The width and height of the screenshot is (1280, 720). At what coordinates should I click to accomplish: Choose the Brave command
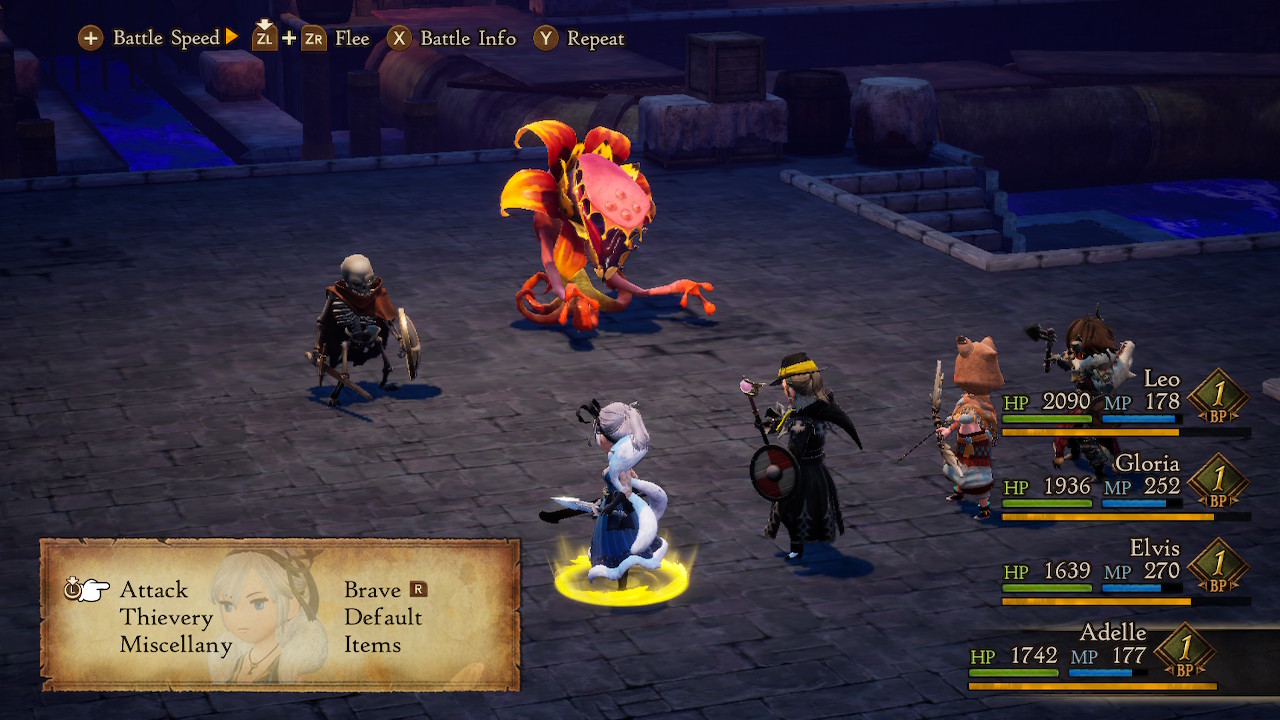[372, 590]
